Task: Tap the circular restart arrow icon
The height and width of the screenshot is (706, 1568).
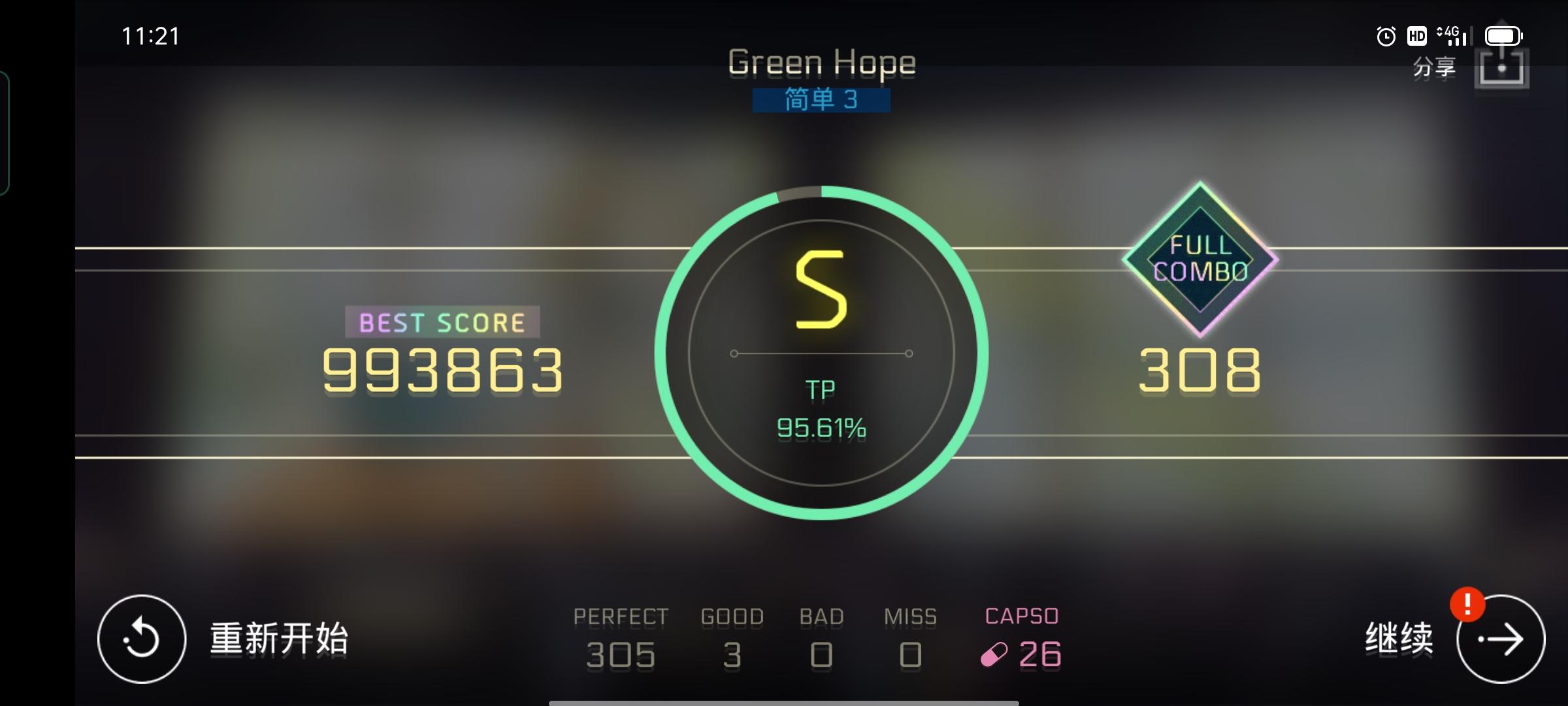Action: coord(140,637)
